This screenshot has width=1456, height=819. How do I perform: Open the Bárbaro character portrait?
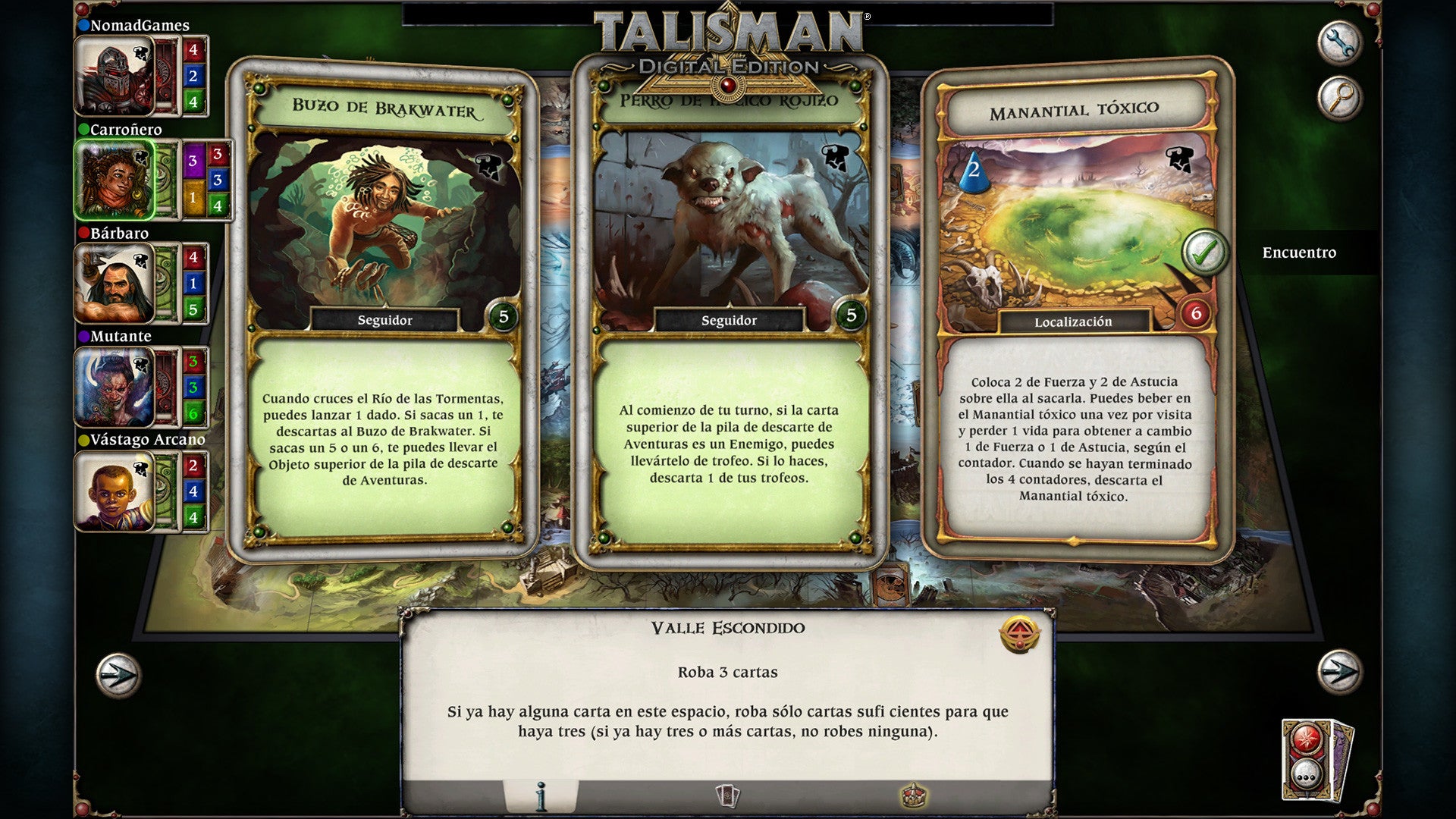pos(114,284)
